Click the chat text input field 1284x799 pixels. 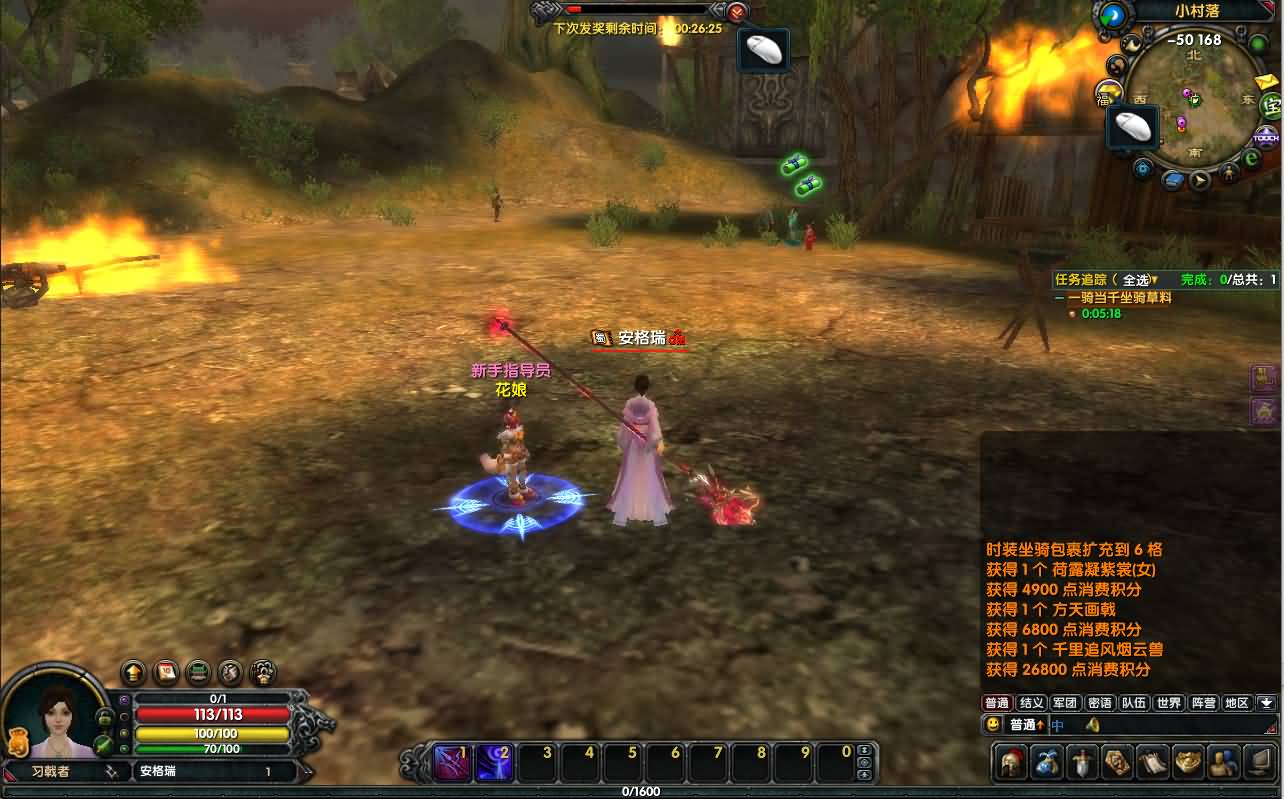pos(1170,725)
